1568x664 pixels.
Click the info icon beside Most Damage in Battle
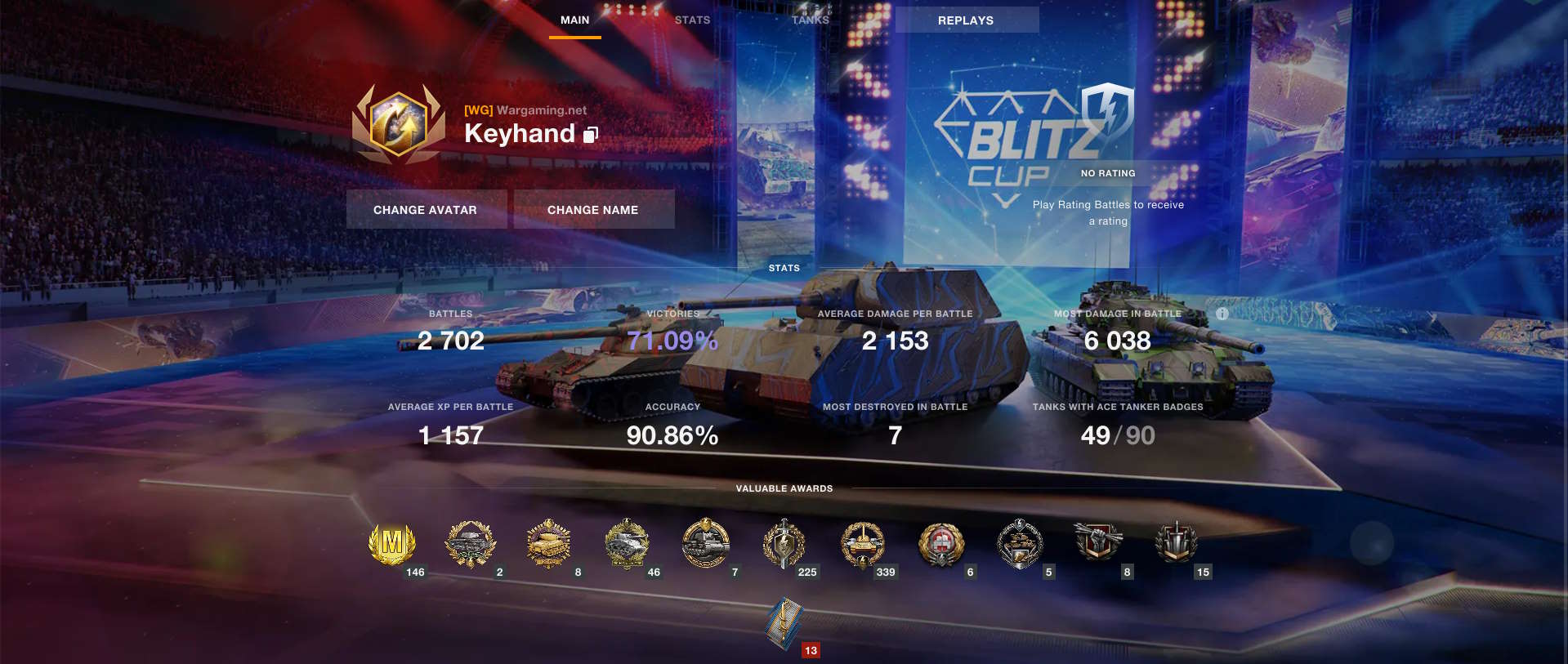[x=1222, y=313]
